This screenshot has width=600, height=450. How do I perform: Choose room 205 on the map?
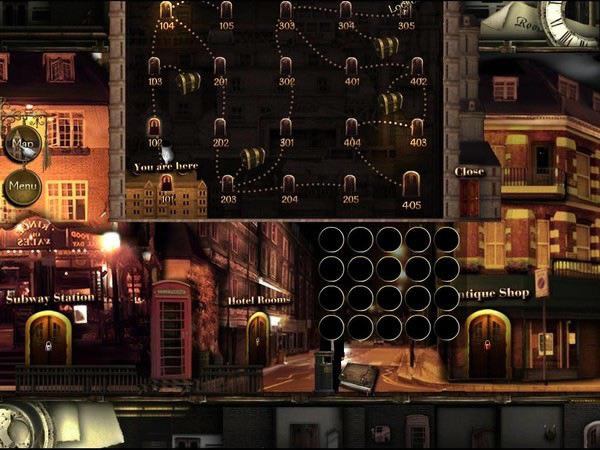tap(350, 185)
